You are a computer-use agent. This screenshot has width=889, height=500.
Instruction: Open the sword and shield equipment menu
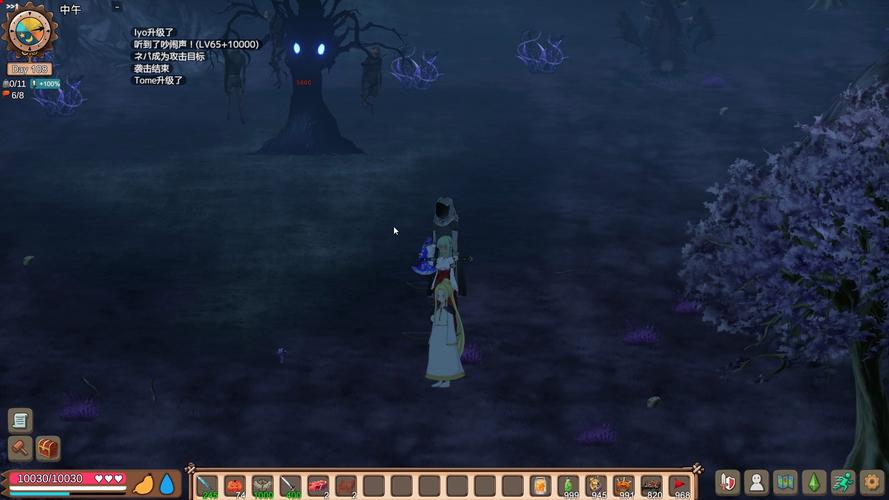click(729, 482)
